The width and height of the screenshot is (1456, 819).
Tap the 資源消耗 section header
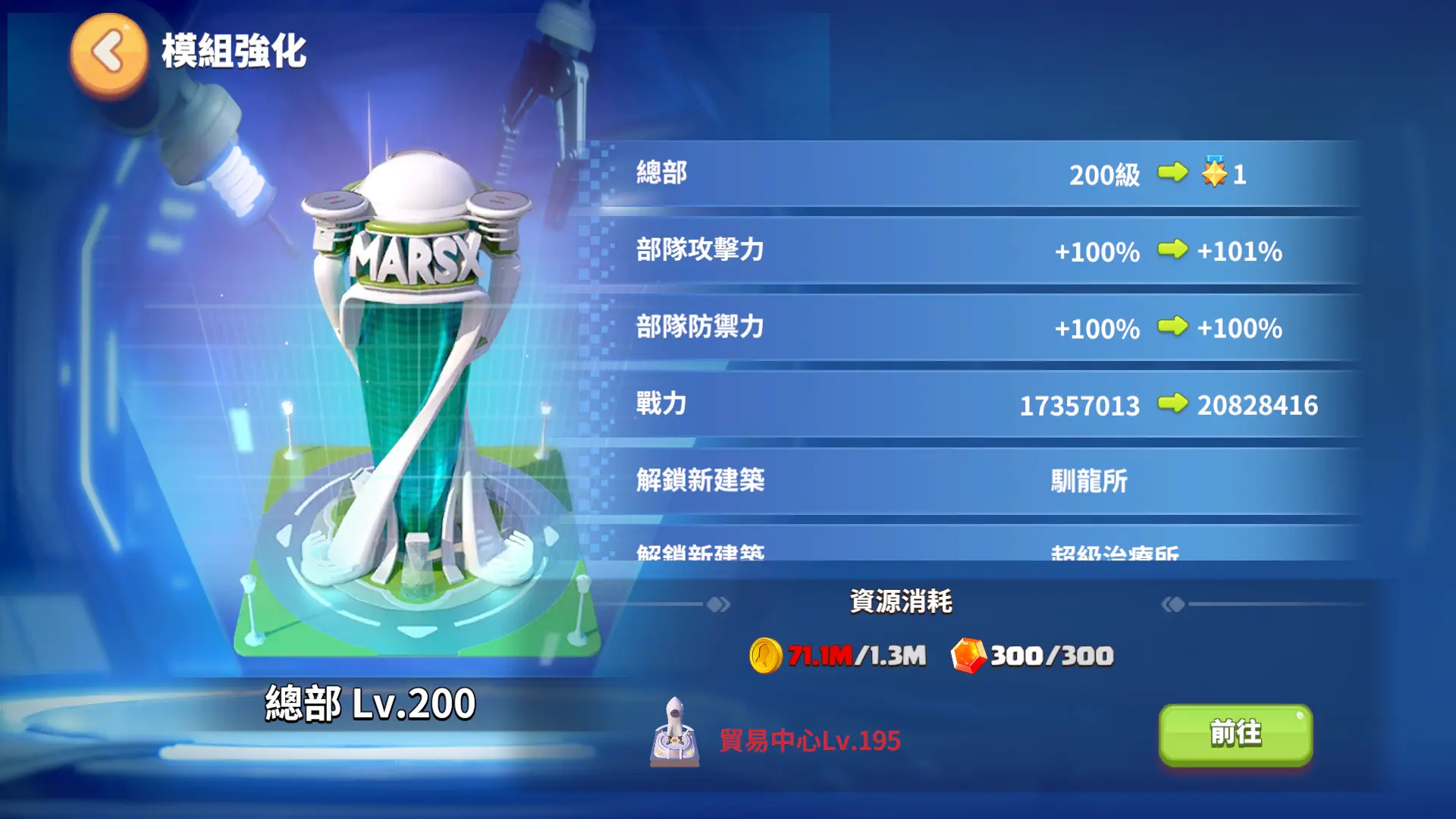click(902, 601)
